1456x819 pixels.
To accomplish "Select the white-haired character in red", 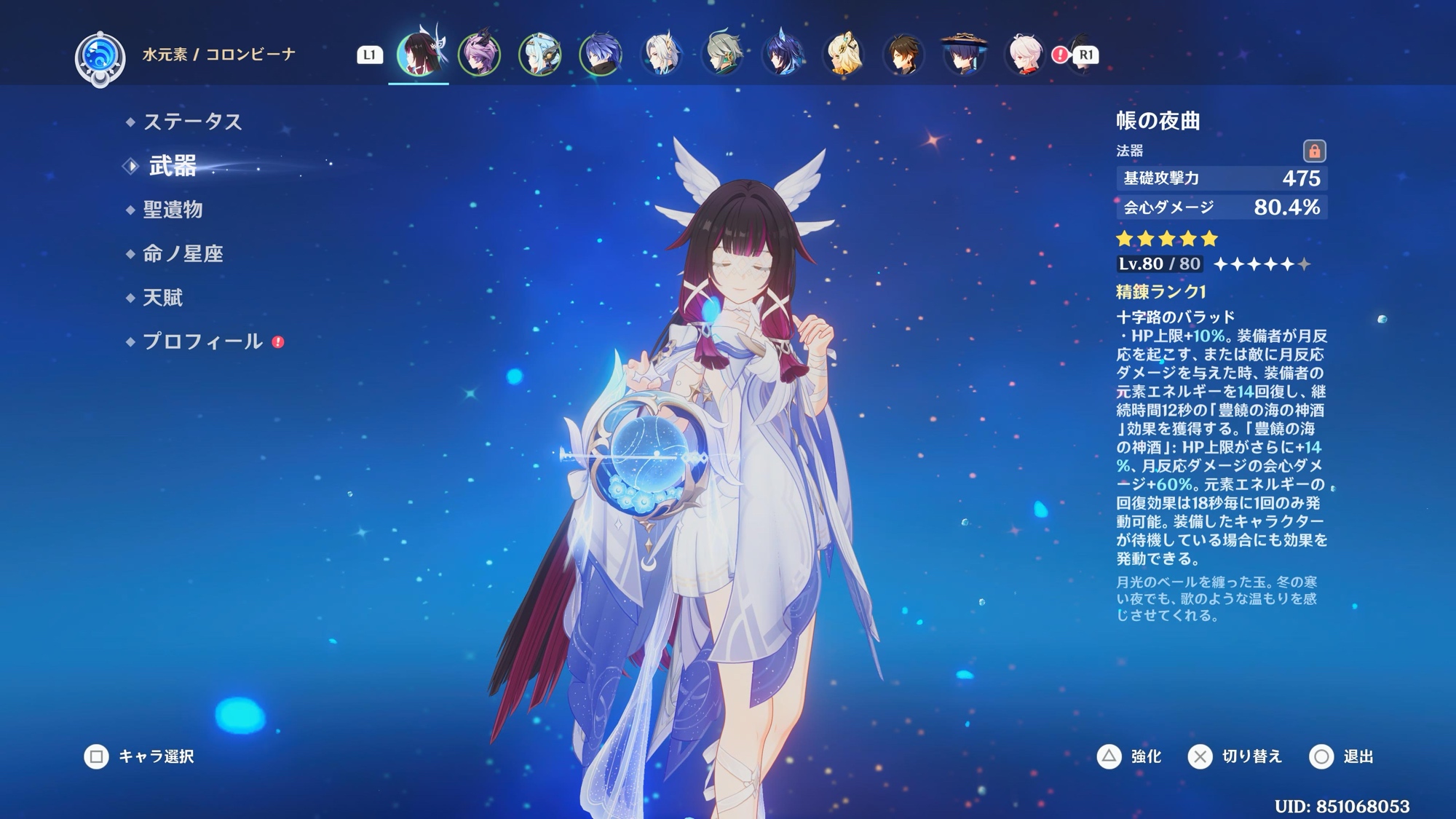I will [x=1024, y=55].
